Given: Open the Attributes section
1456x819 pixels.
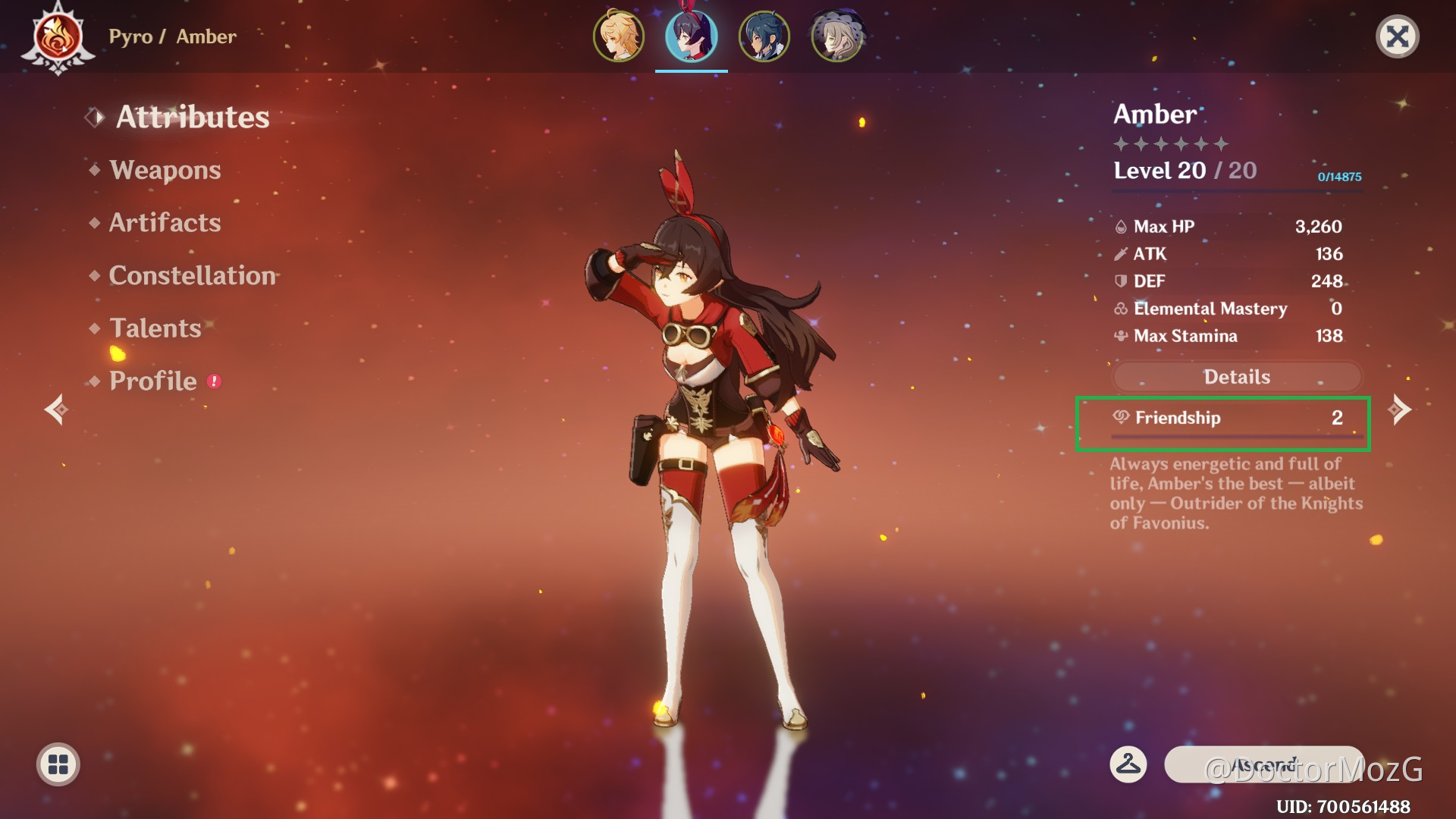Looking at the screenshot, I should [x=192, y=118].
